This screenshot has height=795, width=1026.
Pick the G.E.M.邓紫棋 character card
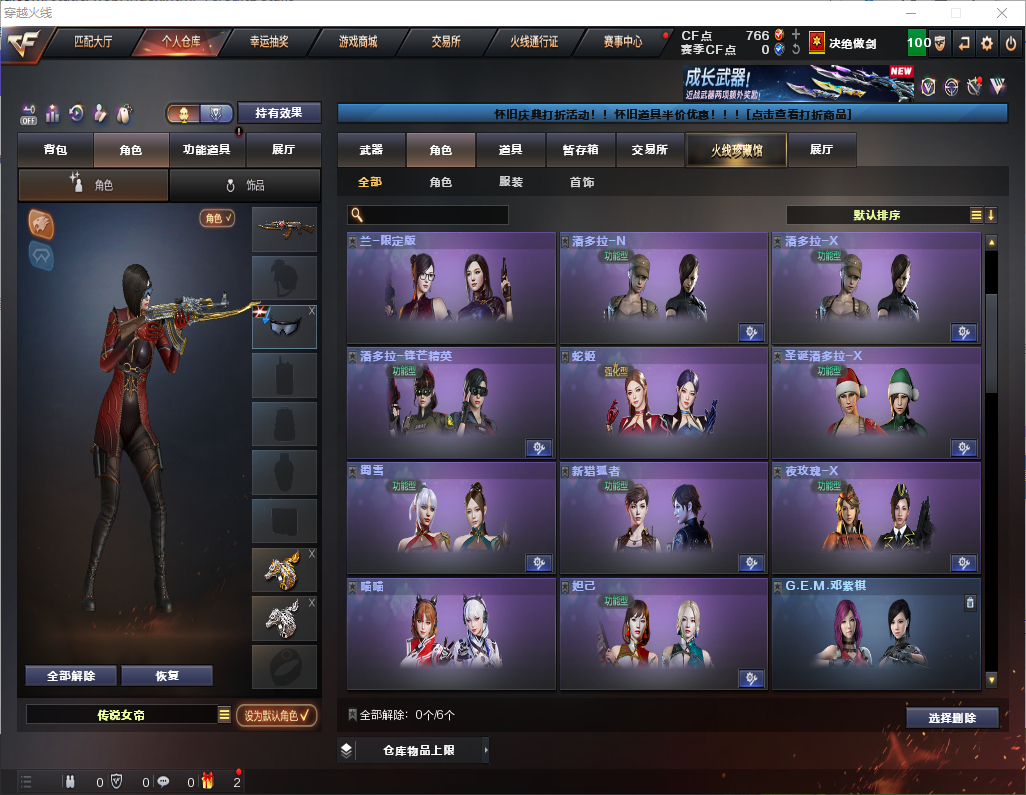(x=875, y=634)
